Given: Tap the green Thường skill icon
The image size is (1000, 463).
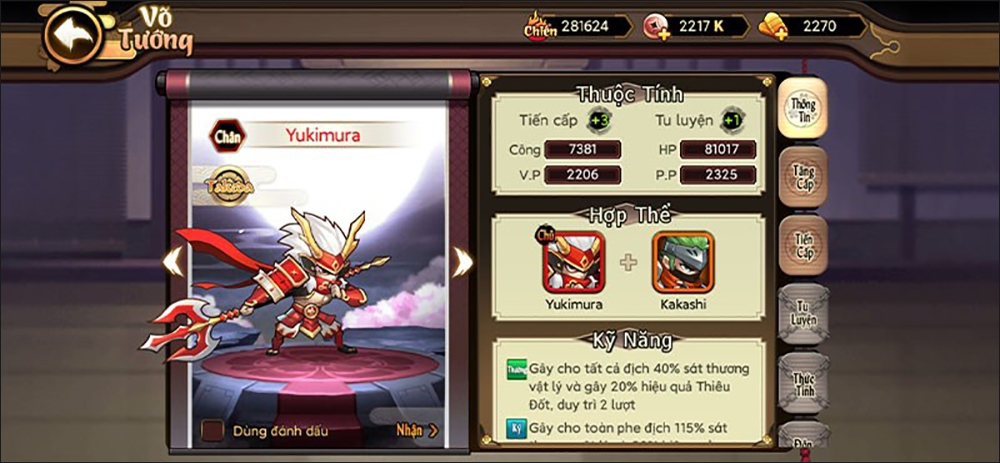Looking at the screenshot, I should click(x=516, y=369).
